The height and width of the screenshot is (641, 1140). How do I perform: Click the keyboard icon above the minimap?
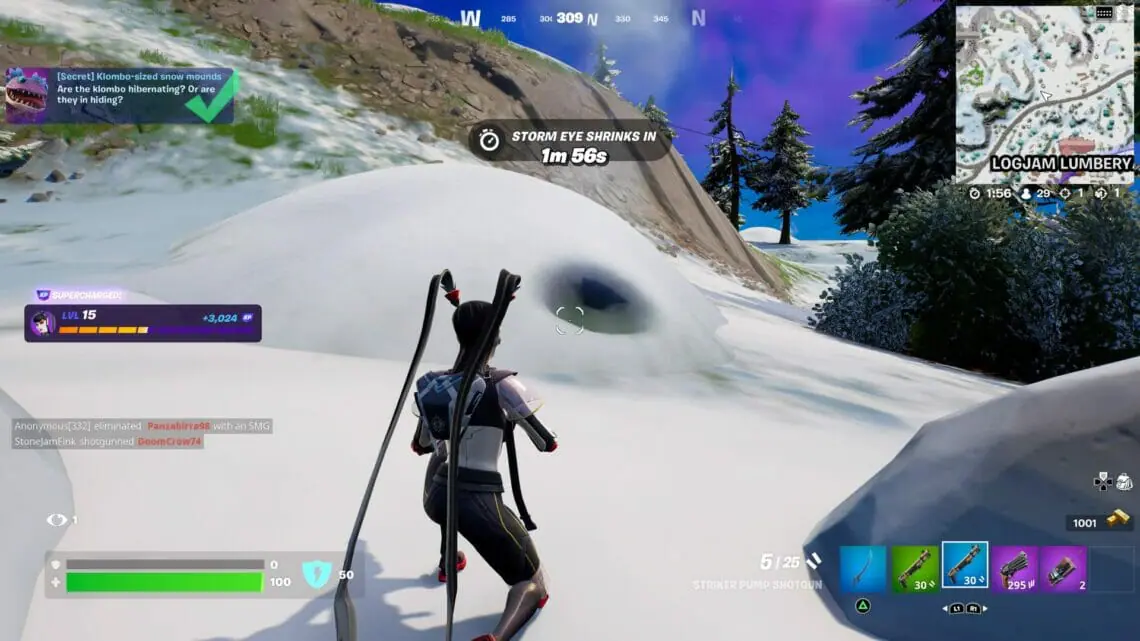tap(1105, 13)
